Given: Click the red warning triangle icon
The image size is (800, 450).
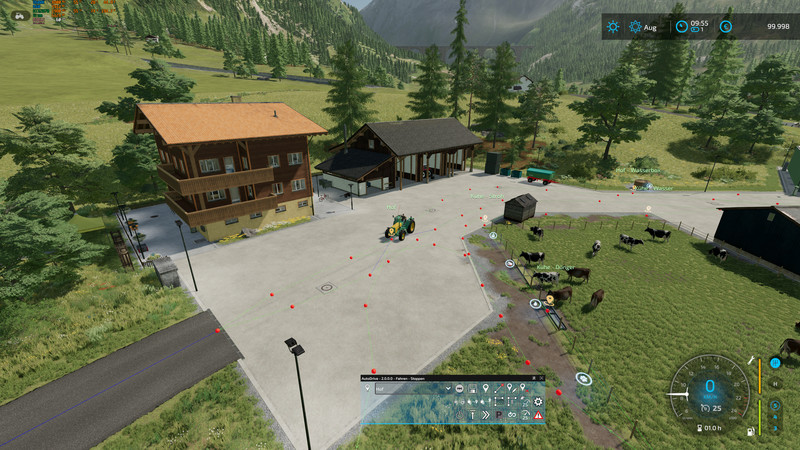Looking at the screenshot, I should (x=538, y=415).
